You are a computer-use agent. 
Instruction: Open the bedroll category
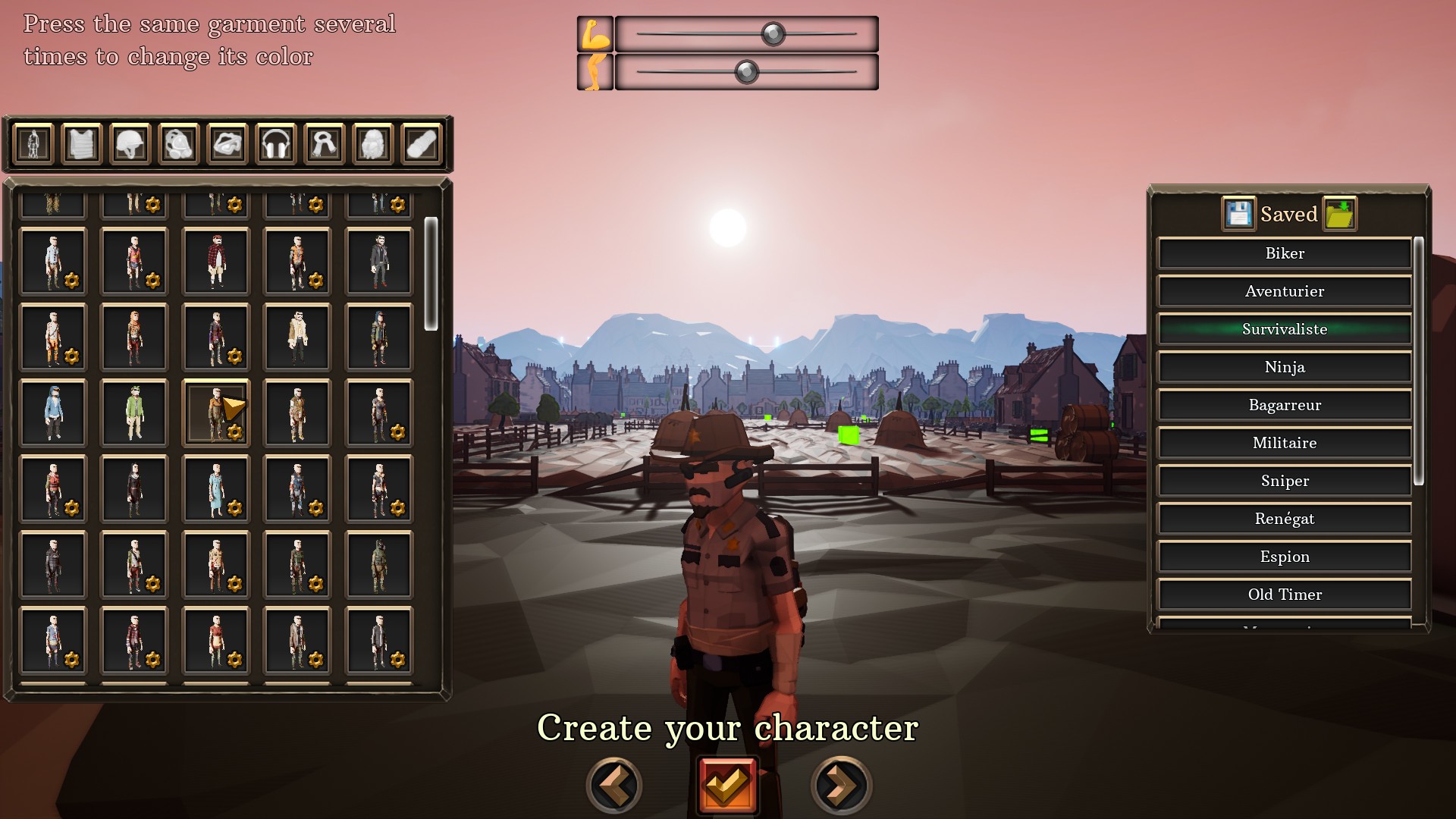coord(422,142)
